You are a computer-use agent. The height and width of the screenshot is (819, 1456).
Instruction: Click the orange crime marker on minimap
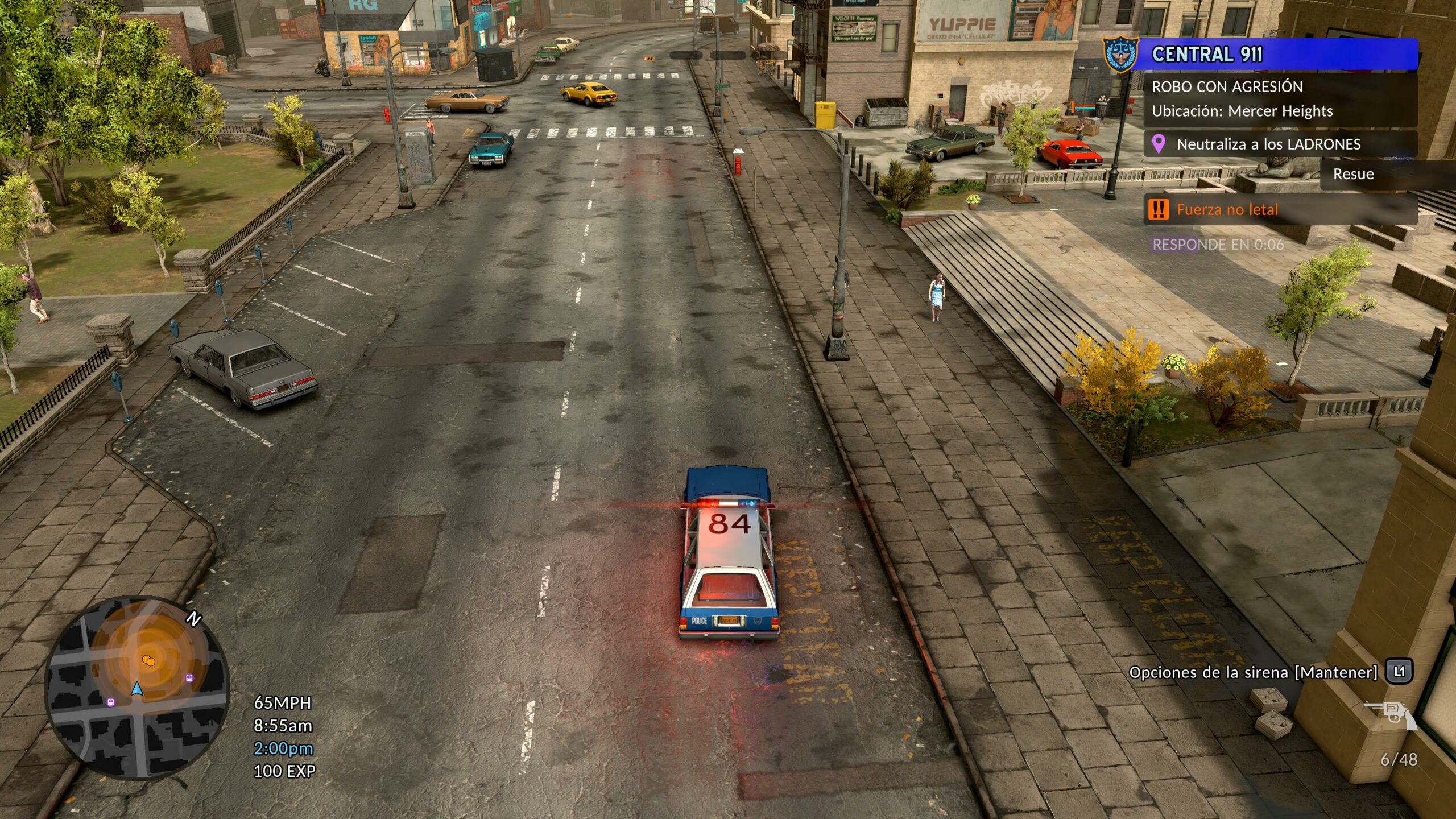(x=148, y=661)
